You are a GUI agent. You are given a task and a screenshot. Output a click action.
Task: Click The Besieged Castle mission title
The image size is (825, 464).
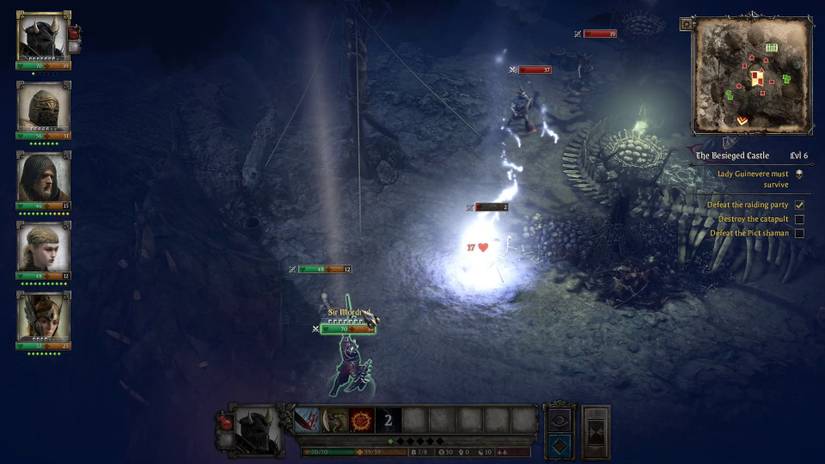click(733, 156)
